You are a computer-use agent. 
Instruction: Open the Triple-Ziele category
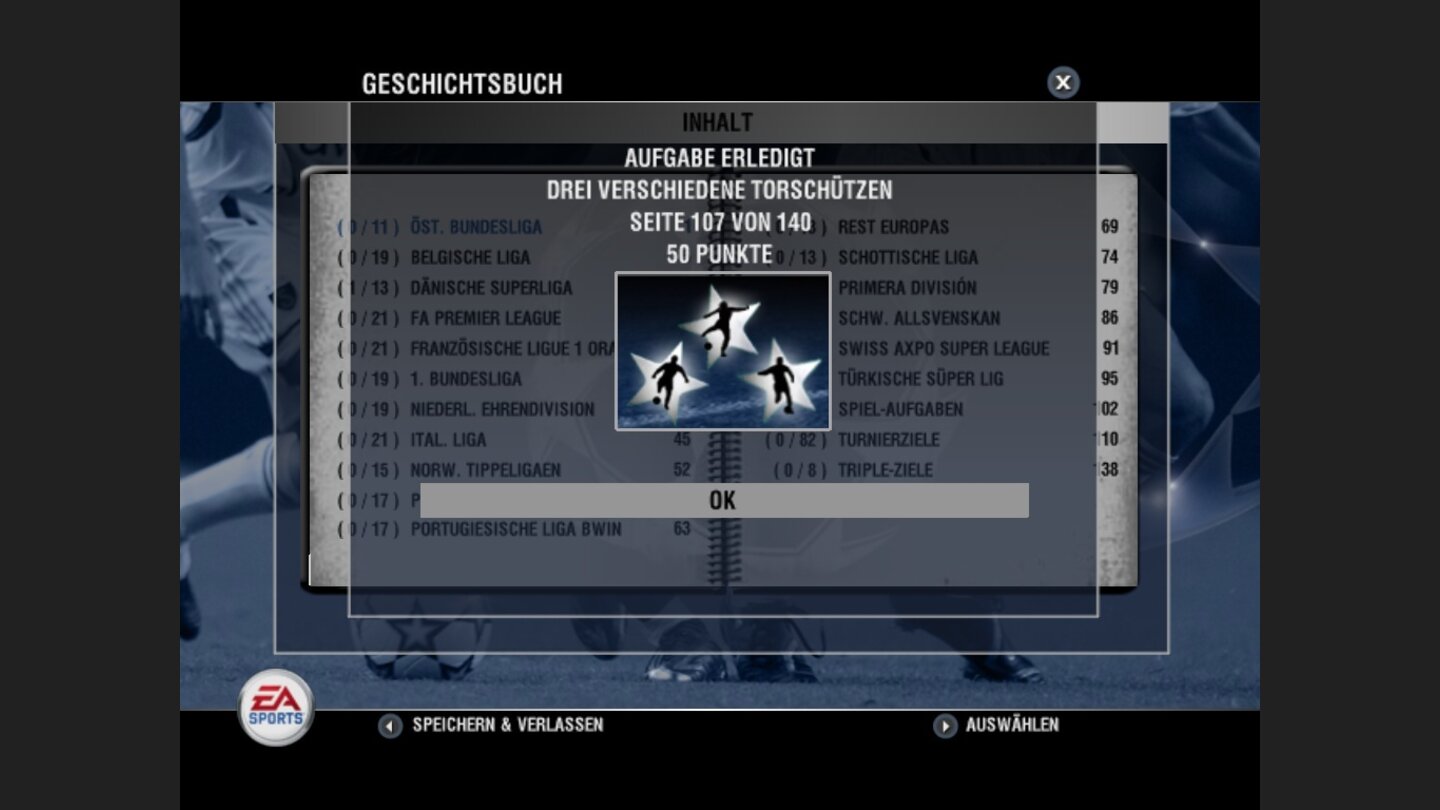pos(884,470)
